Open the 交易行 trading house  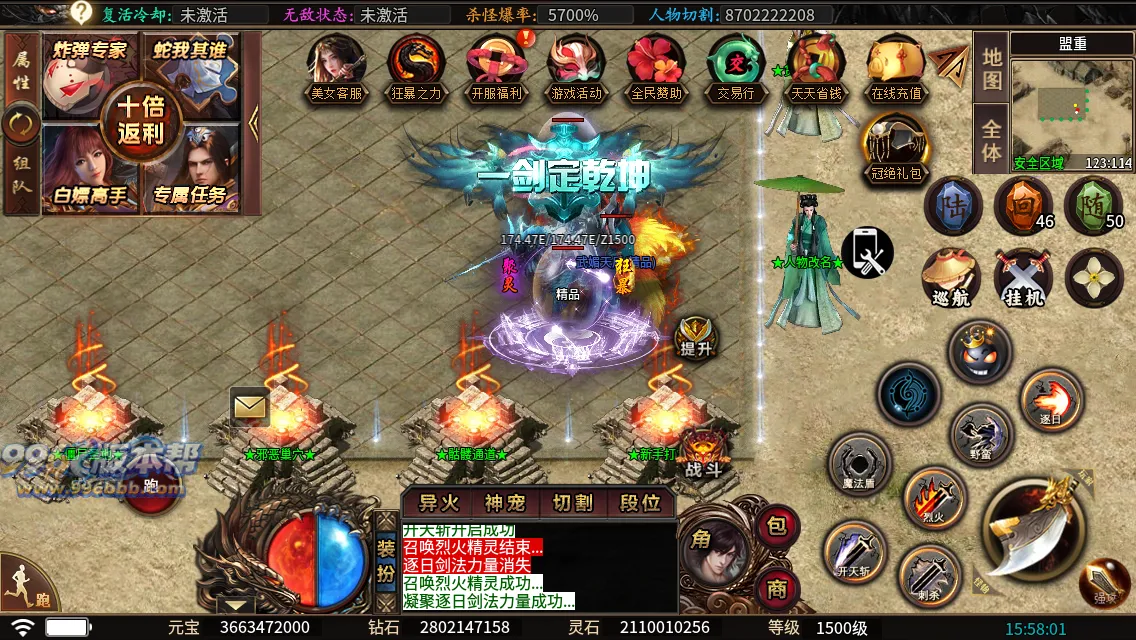click(736, 66)
